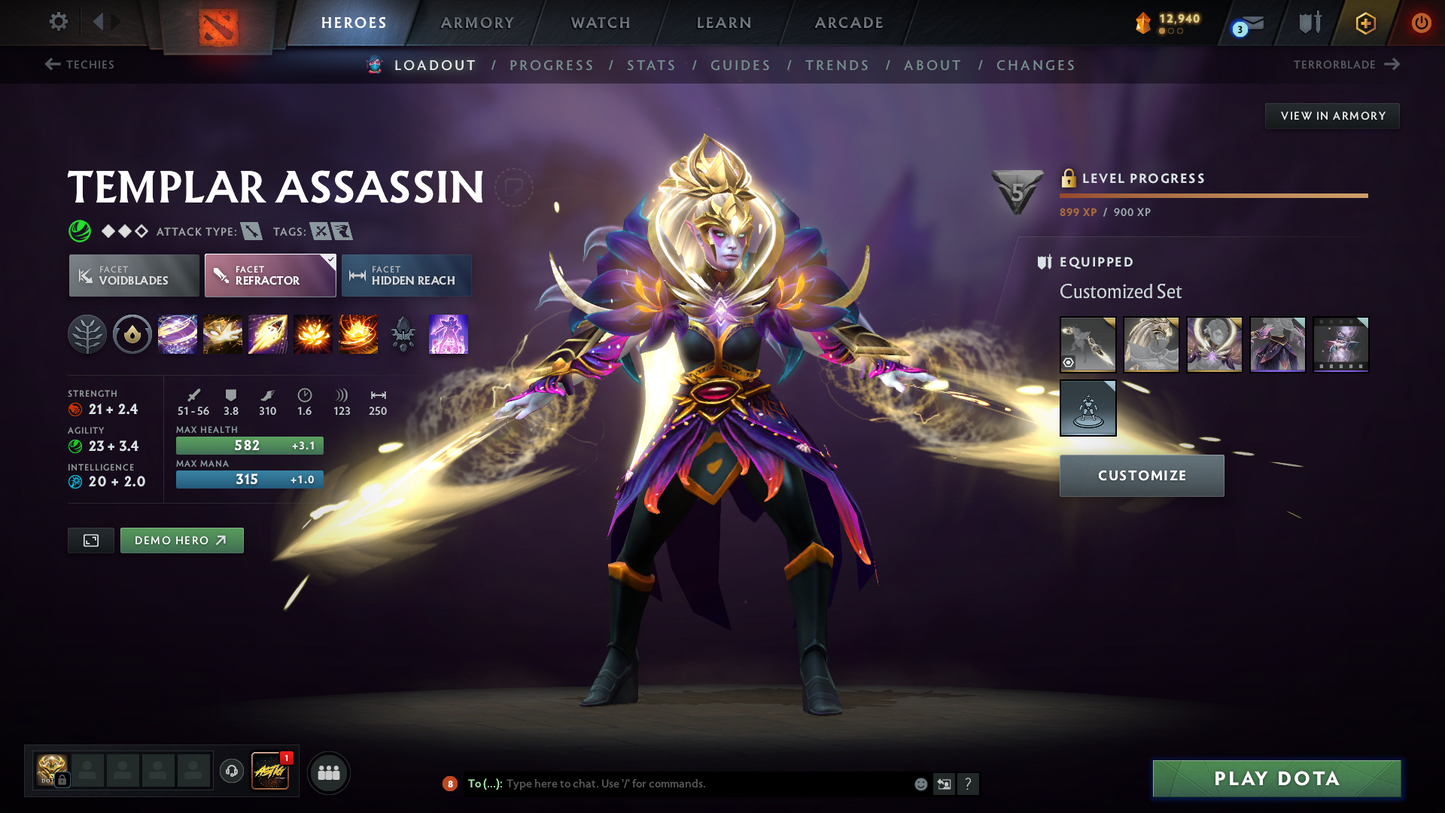Go to previous hero Techies

[x=80, y=65]
